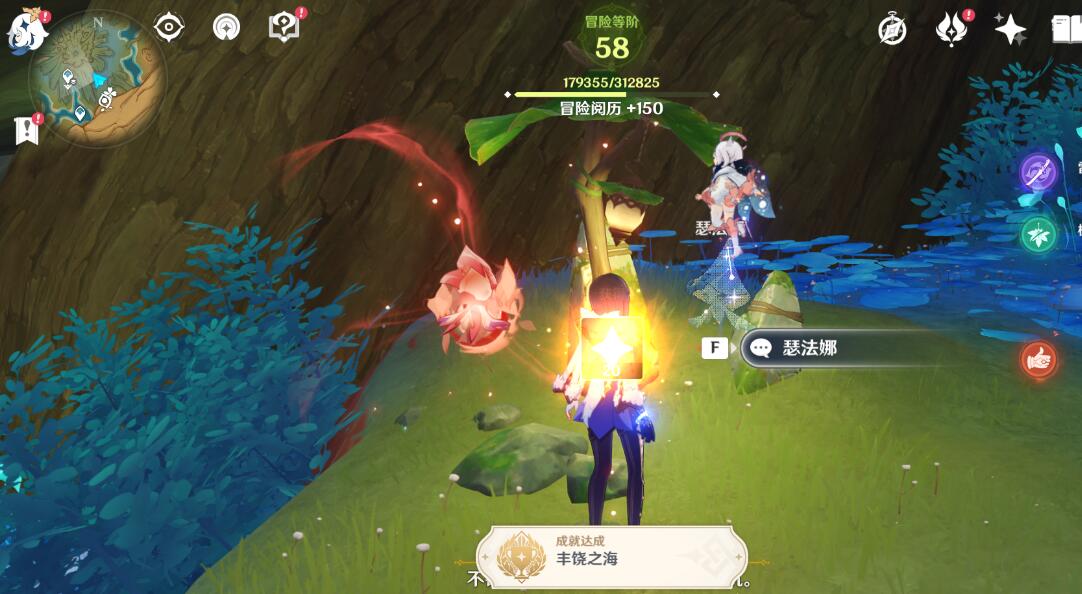1082x594 pixels.
Task: Switch to the purple Electro party character
Action: pyautogui.click(x=1039, y=172)
